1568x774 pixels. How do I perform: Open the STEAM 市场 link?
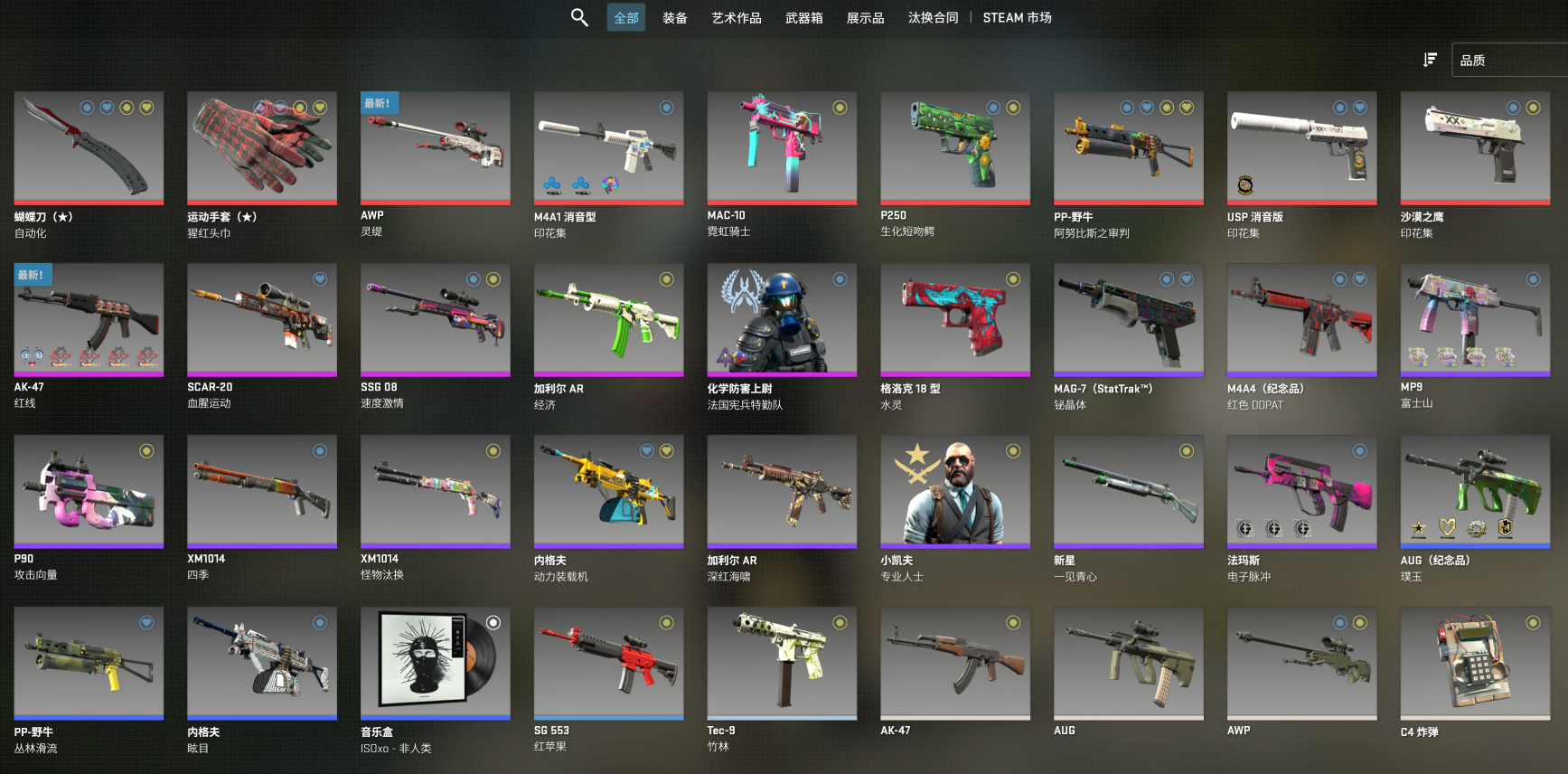point(1017,18)
